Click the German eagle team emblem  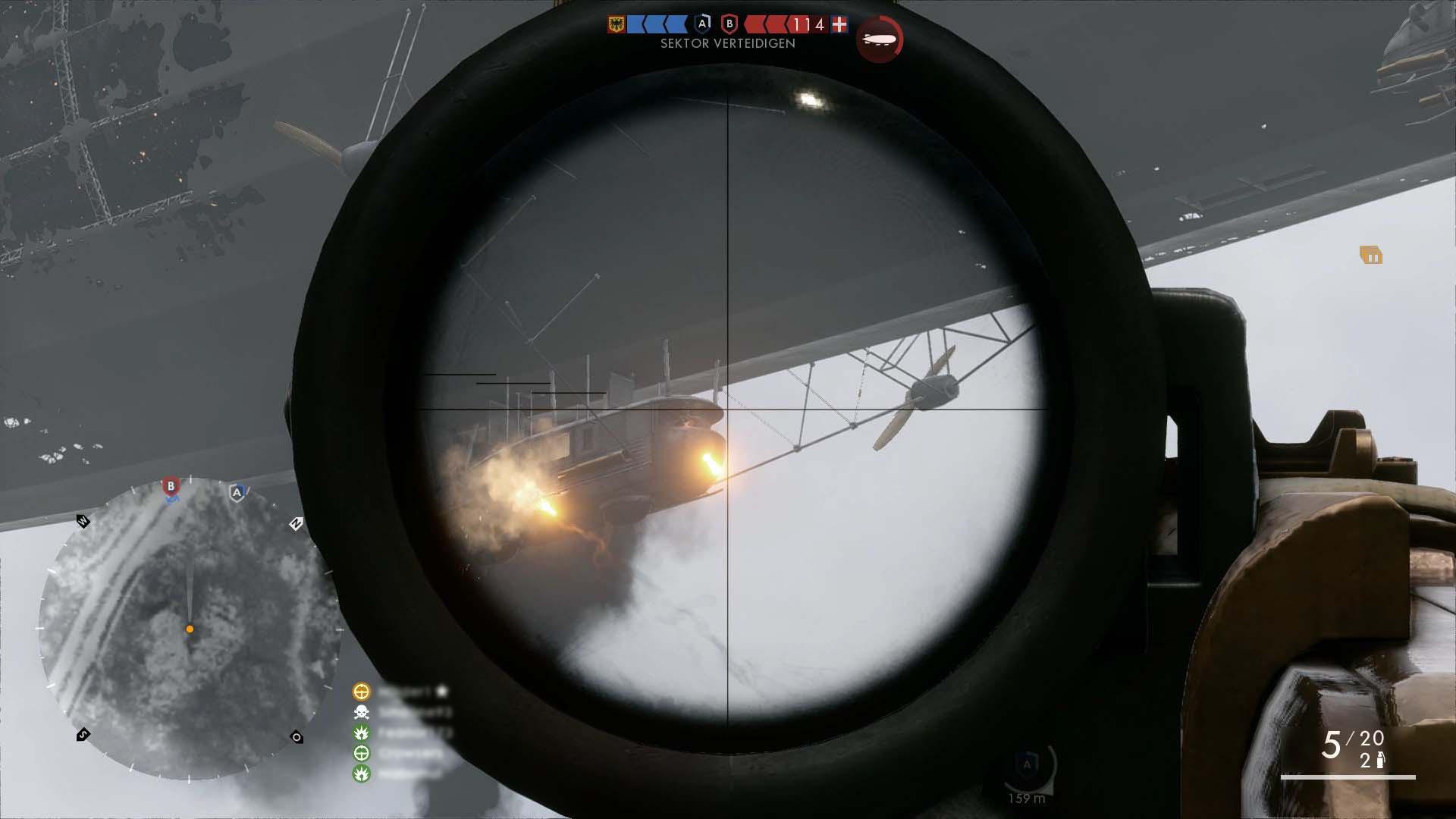point(616,25)
